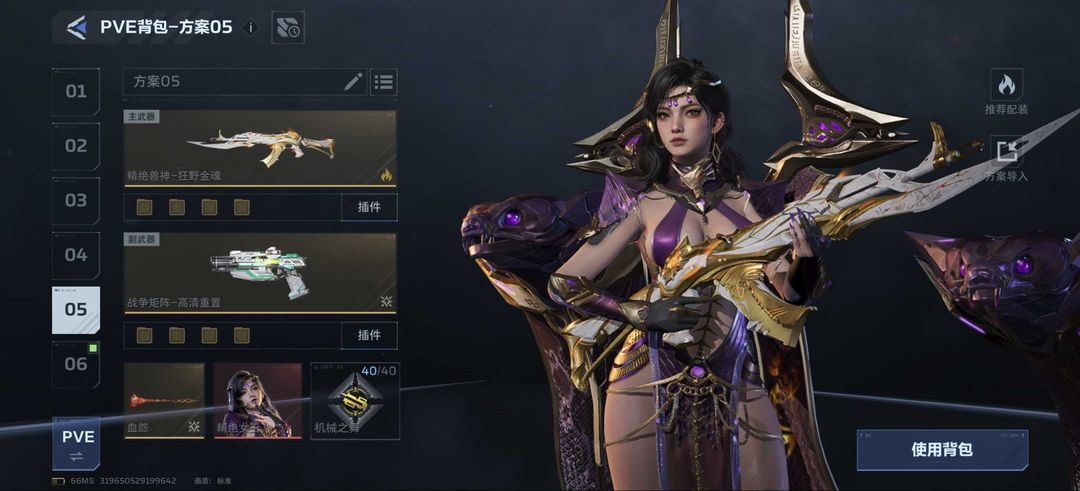
Task: Select the 血怨 melee weapon slot
Action: pos(164,400)
